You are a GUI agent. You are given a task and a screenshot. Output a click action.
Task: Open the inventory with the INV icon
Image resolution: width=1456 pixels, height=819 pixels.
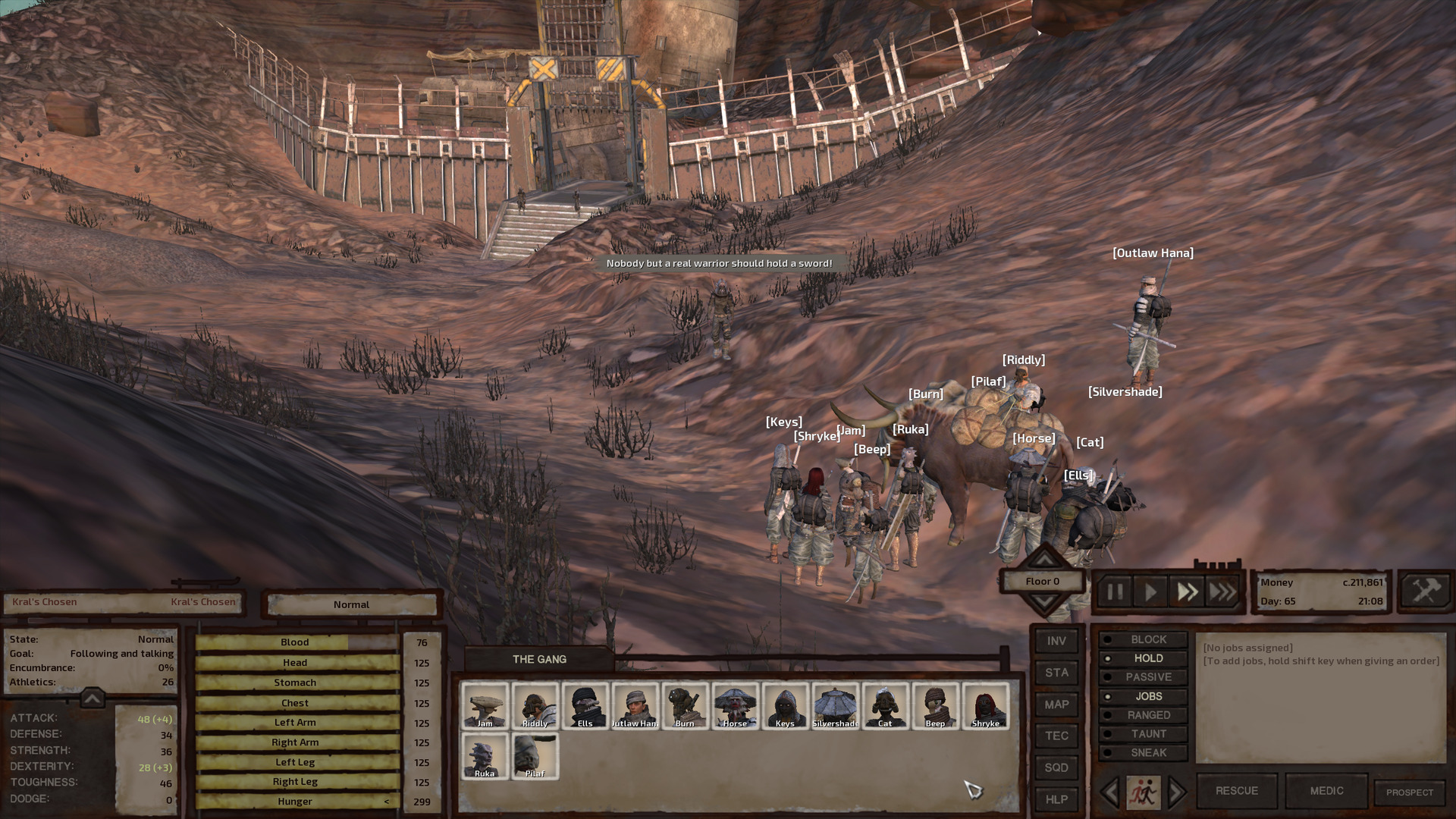click(x=1056, y=641)
